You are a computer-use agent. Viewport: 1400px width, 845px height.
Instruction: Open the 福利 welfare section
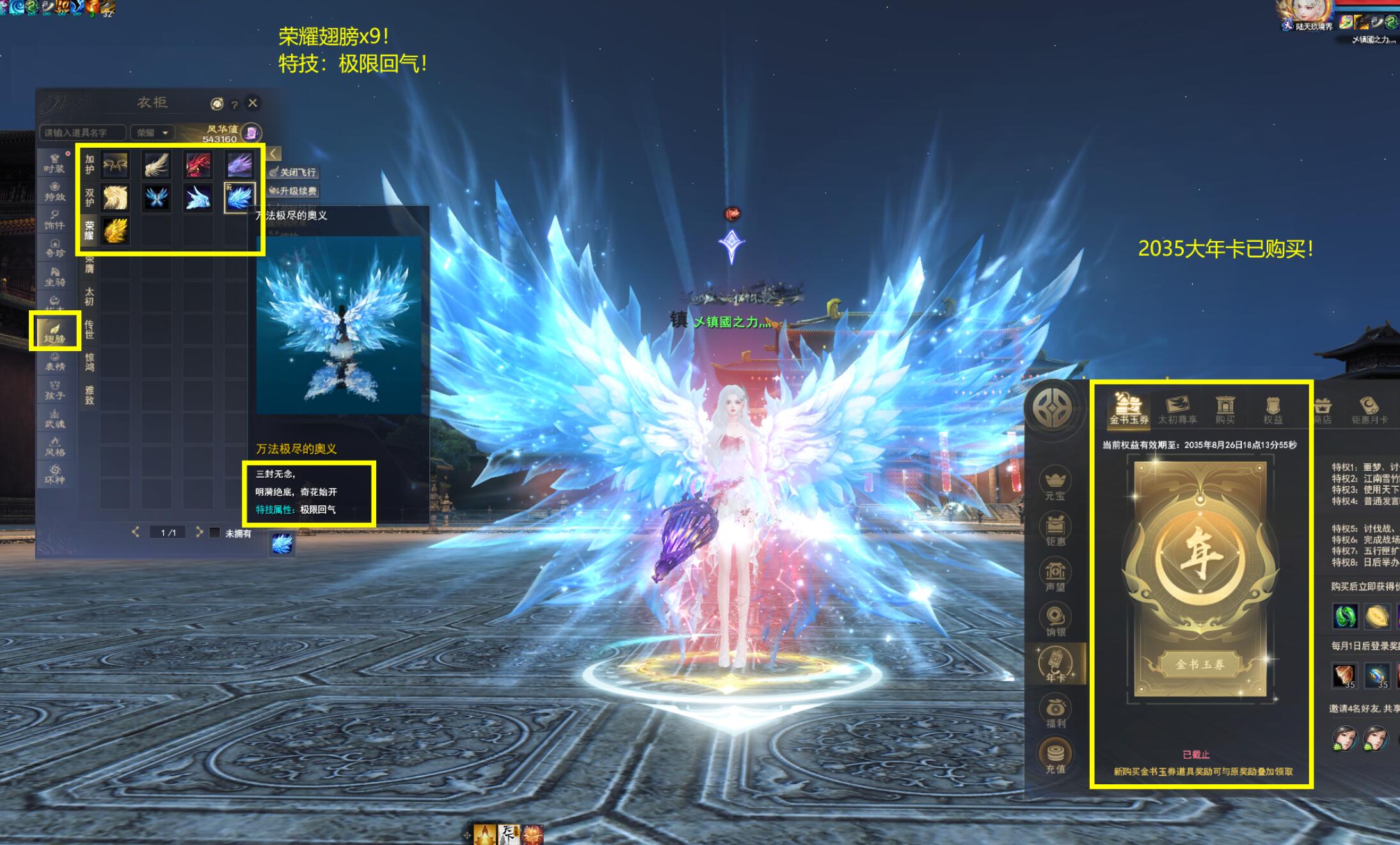pyautogui.click(x=1055, y=713)
